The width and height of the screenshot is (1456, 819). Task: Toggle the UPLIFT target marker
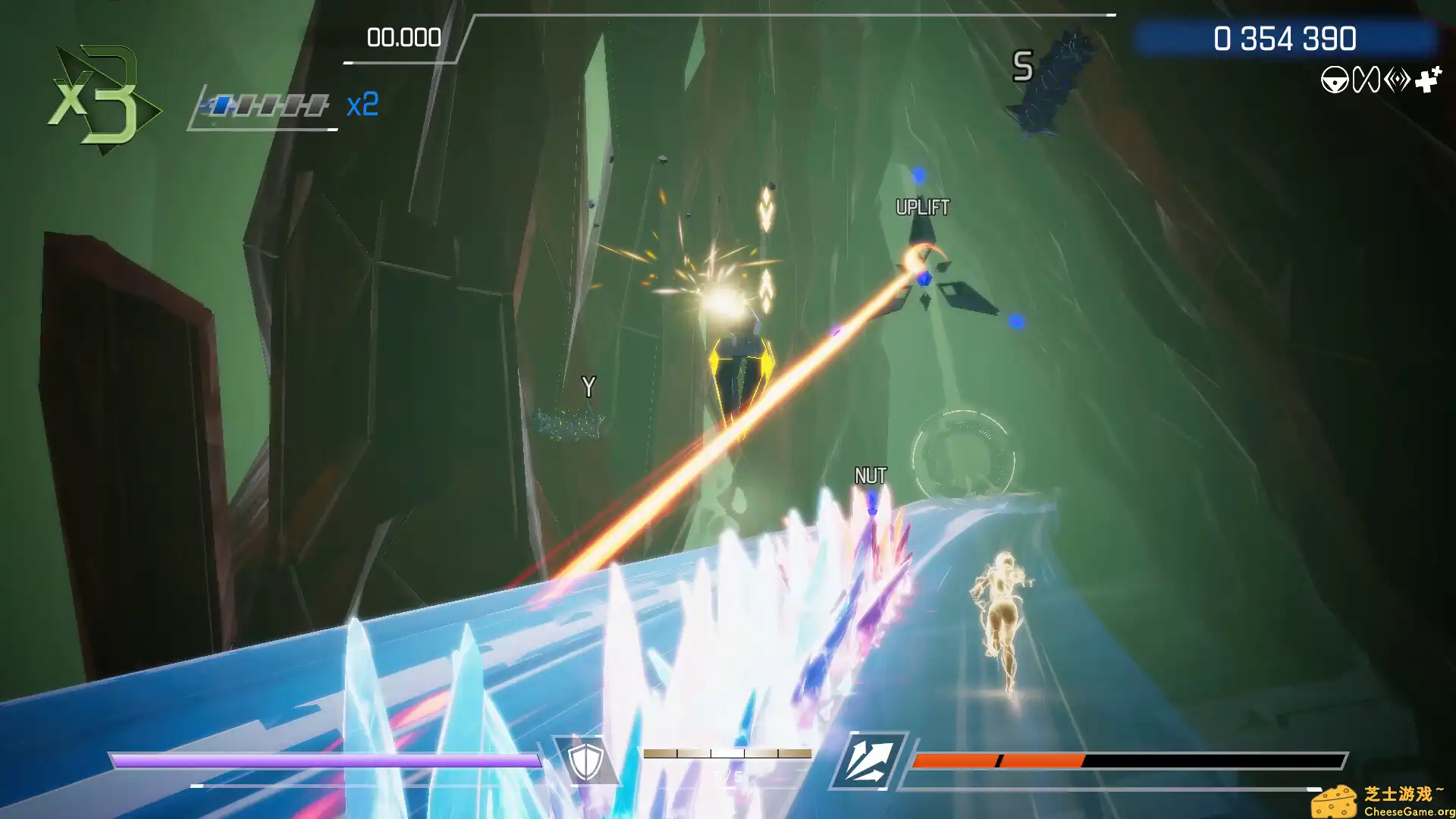(x=922, y=206)
